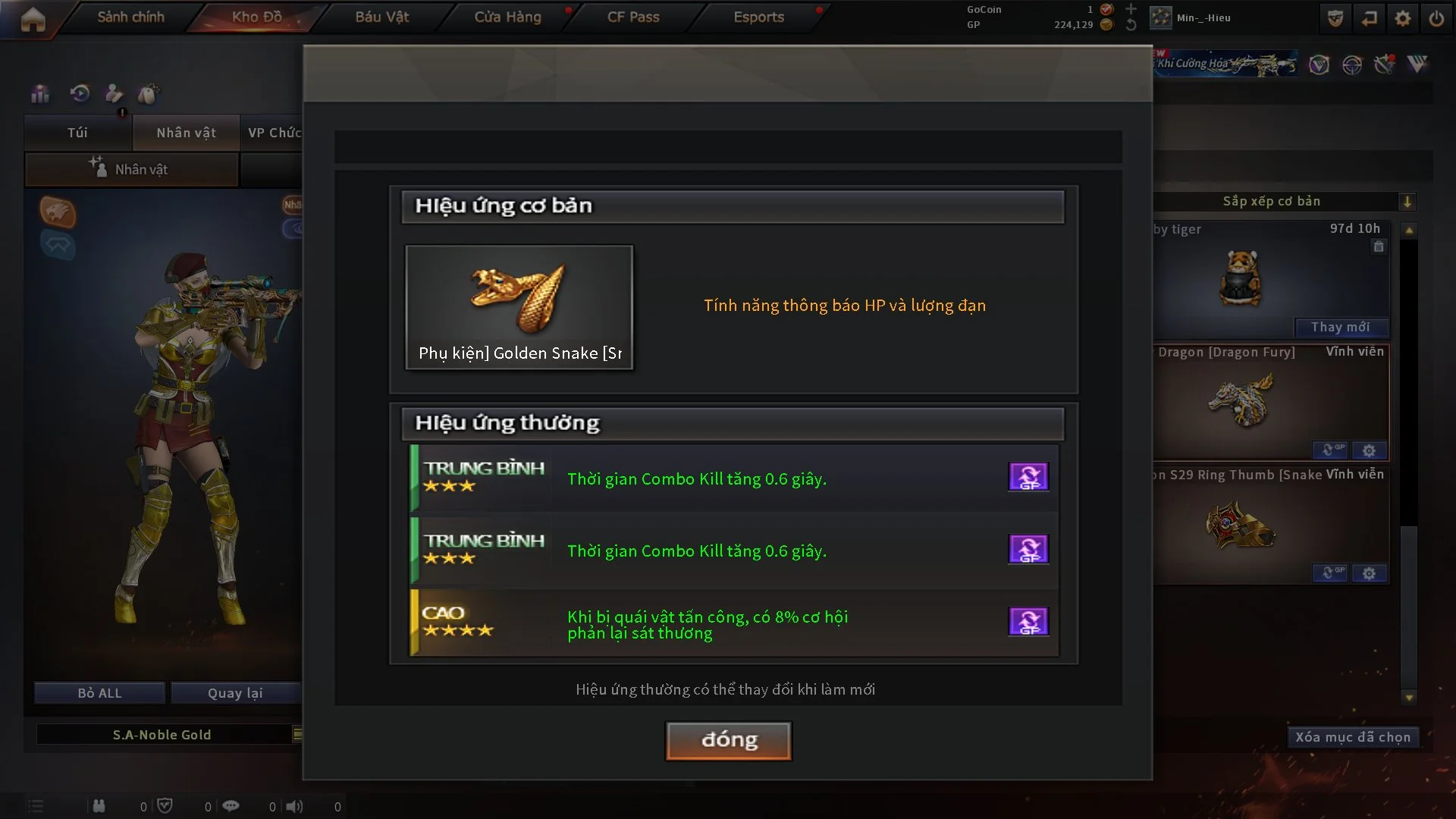Image resolution: width=1456 pixels, height=819 pixels.
Task: Click Thay mới on the tiger item
Action: 1340,327
